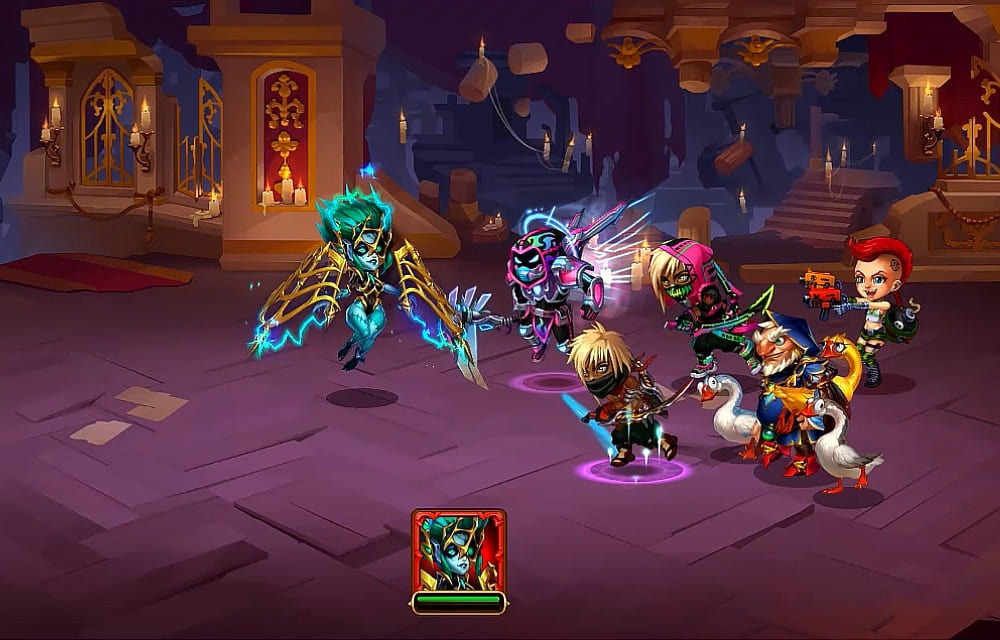Activate the green-haired winged hero portrait
The image size is (1000, 640).
pyautogui.click(x=458, y=551)
